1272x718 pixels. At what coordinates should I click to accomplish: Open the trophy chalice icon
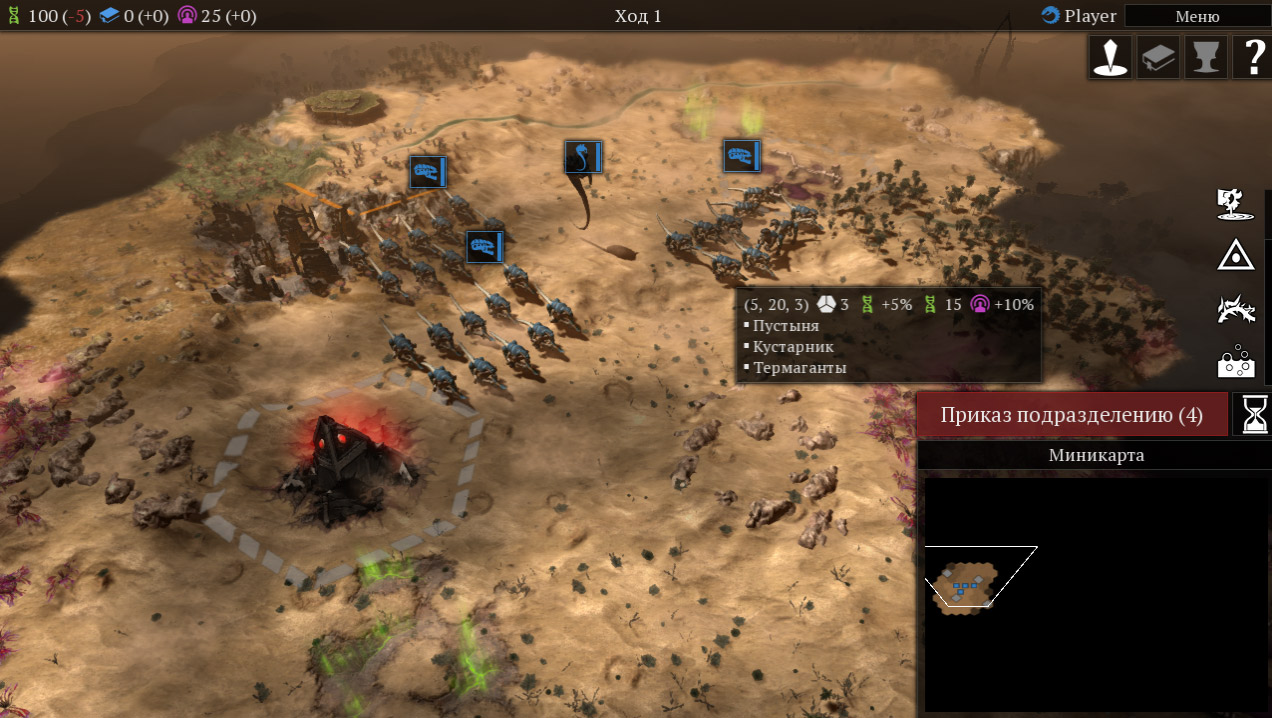[x=1206, y=57]
